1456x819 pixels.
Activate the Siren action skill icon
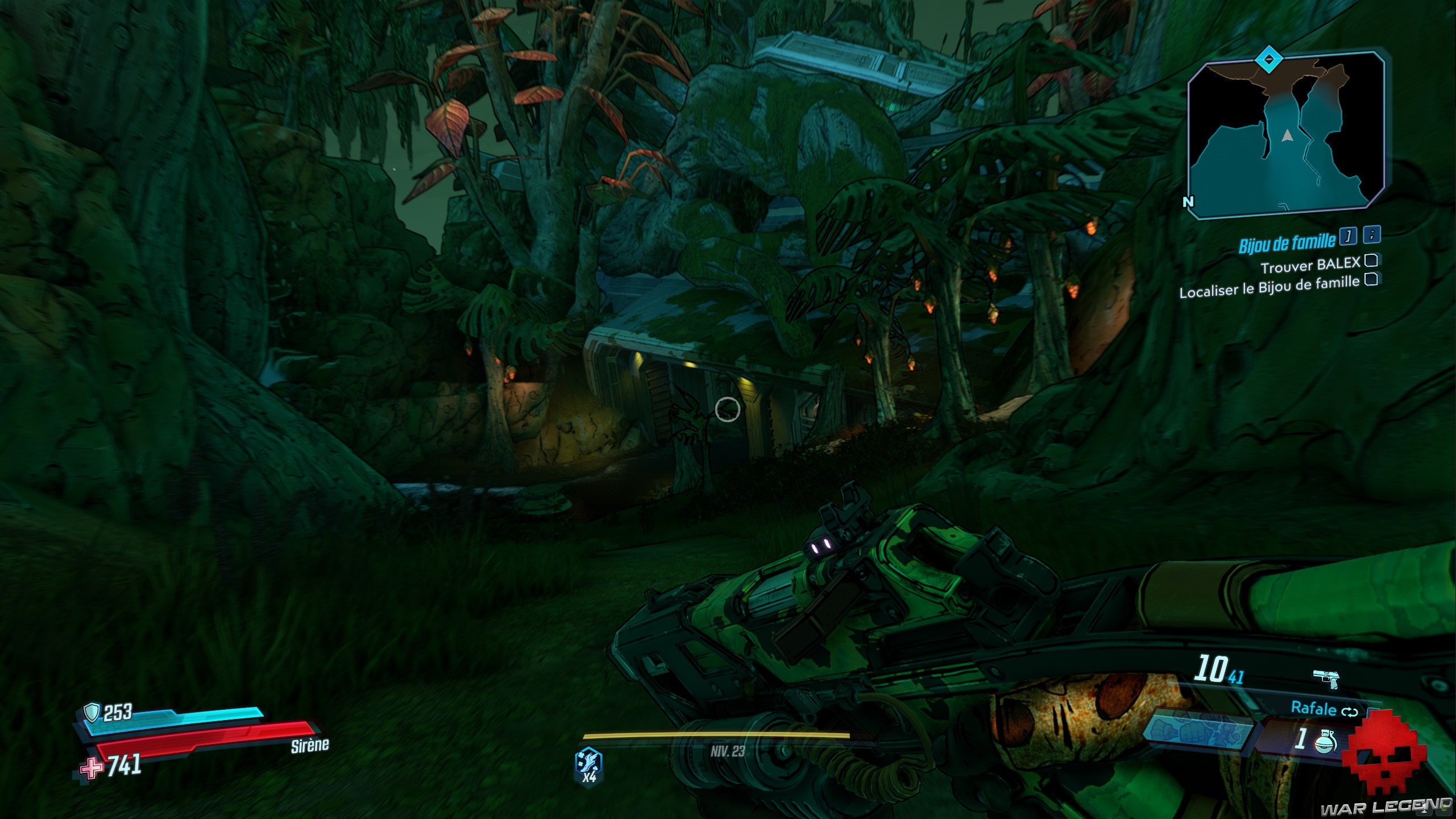point(589,765)
